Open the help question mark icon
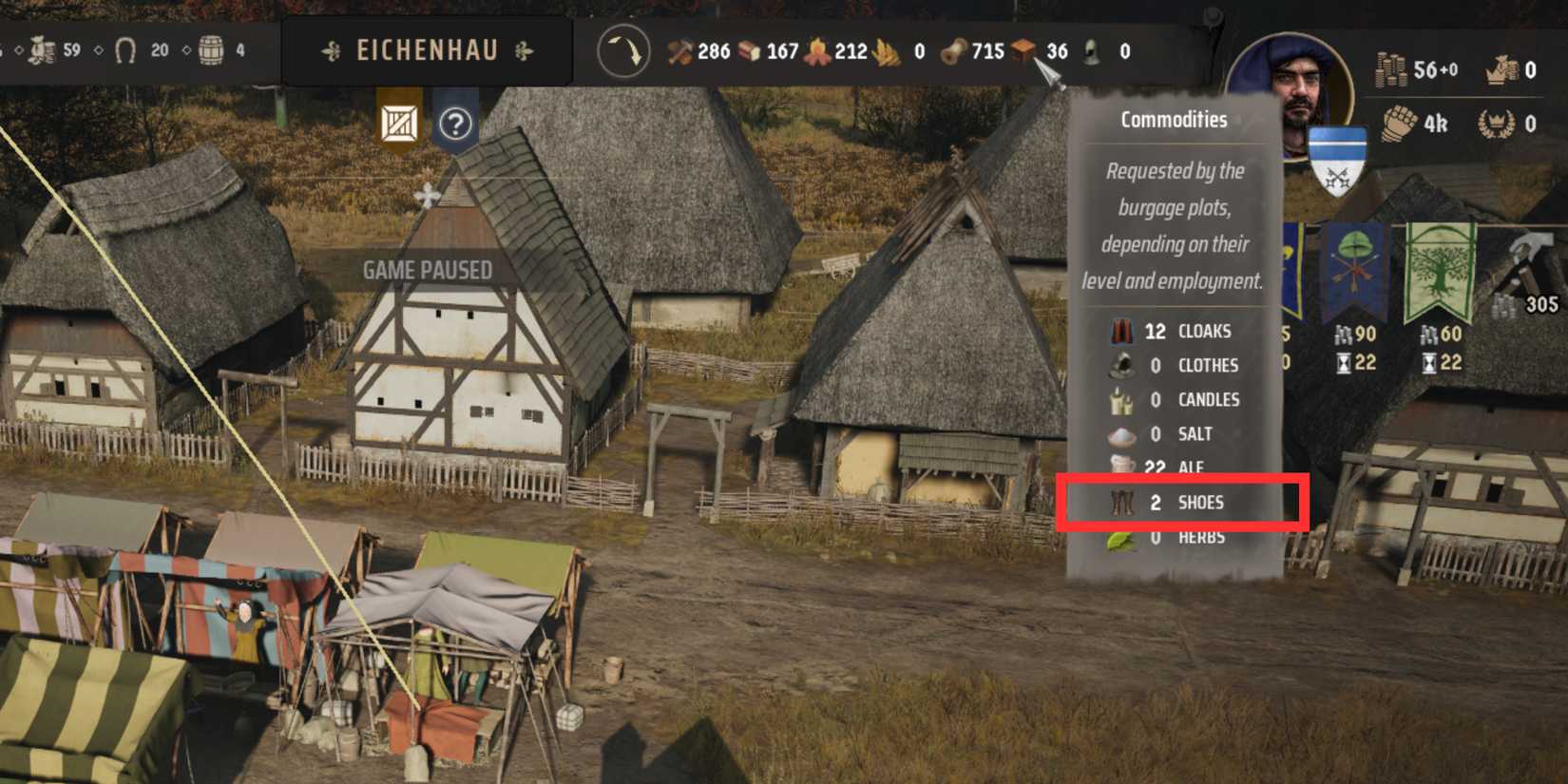The width and height of the screenshot is (1568, 784). [457, 124]
